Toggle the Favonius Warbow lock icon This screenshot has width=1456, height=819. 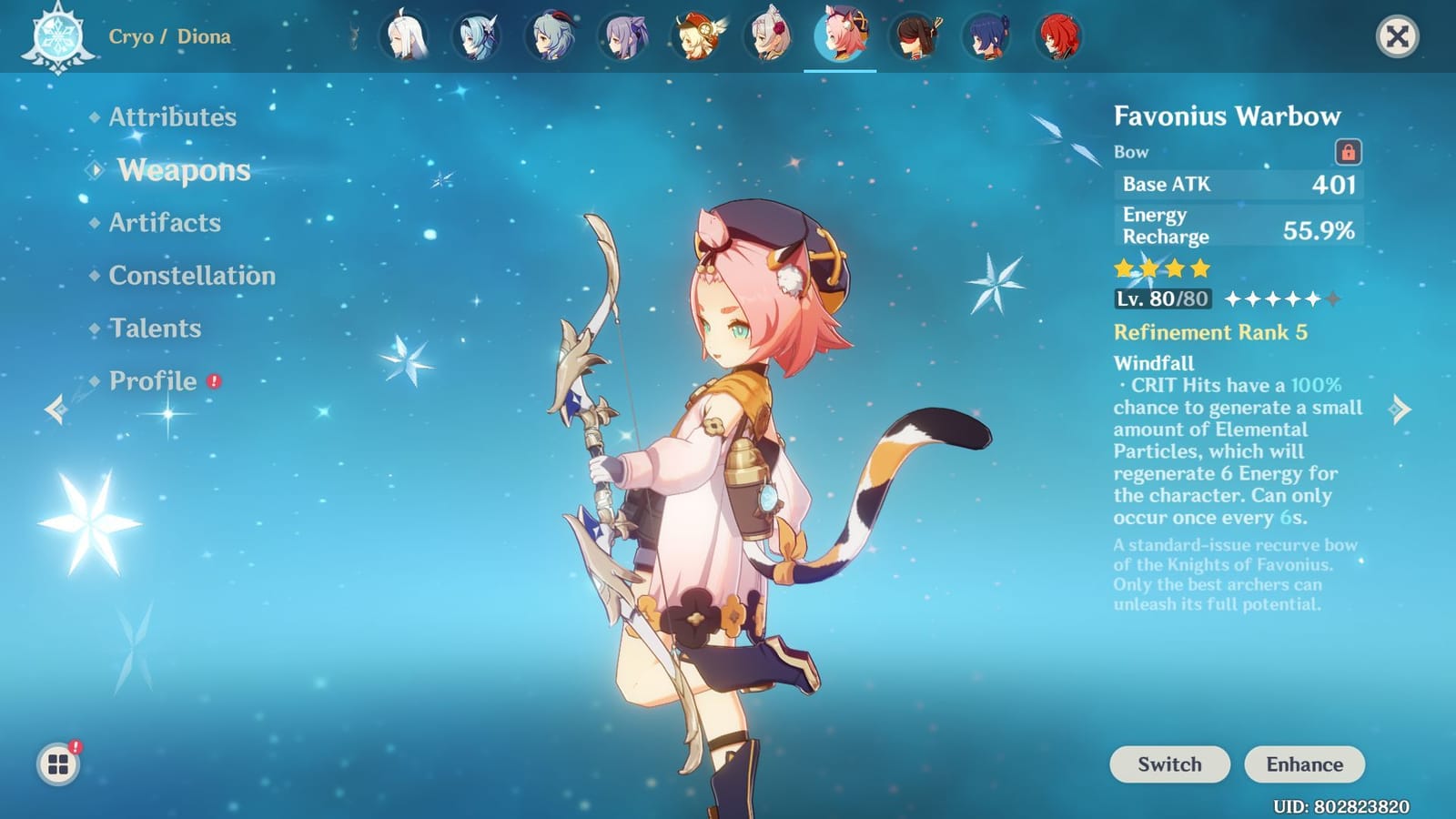pos(1346,151)
